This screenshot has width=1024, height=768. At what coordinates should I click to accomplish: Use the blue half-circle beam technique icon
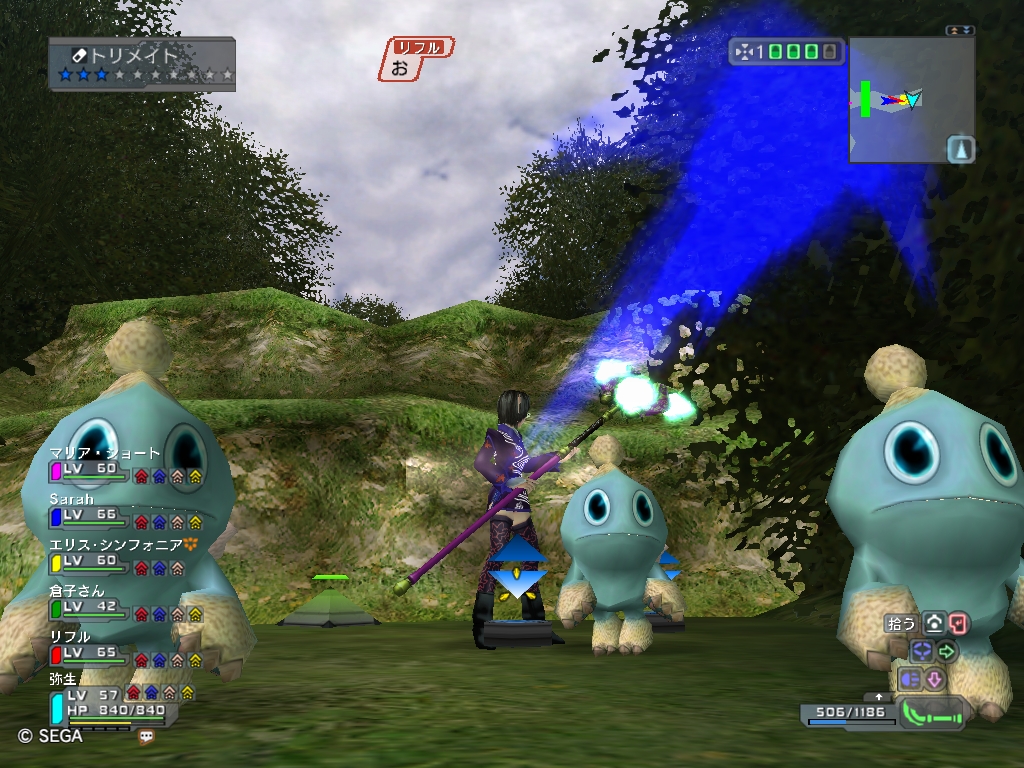tap(910, 679)
